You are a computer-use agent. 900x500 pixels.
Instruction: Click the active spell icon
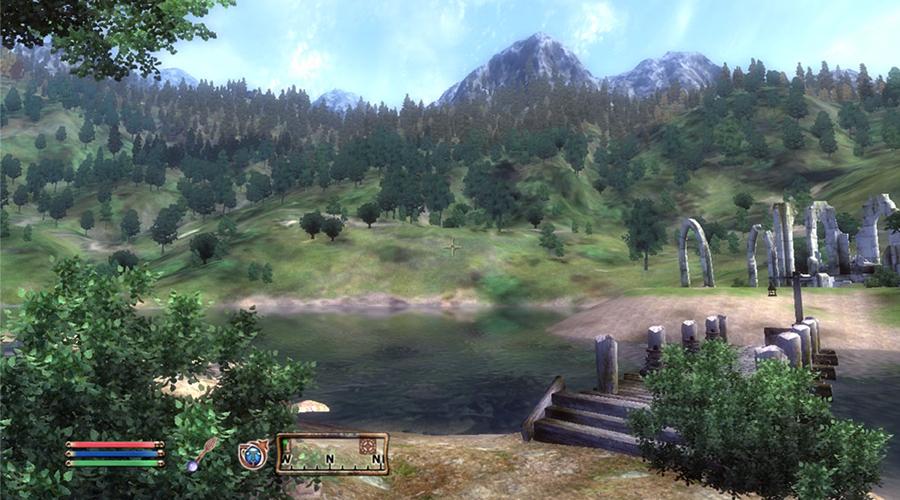[253, 454]
